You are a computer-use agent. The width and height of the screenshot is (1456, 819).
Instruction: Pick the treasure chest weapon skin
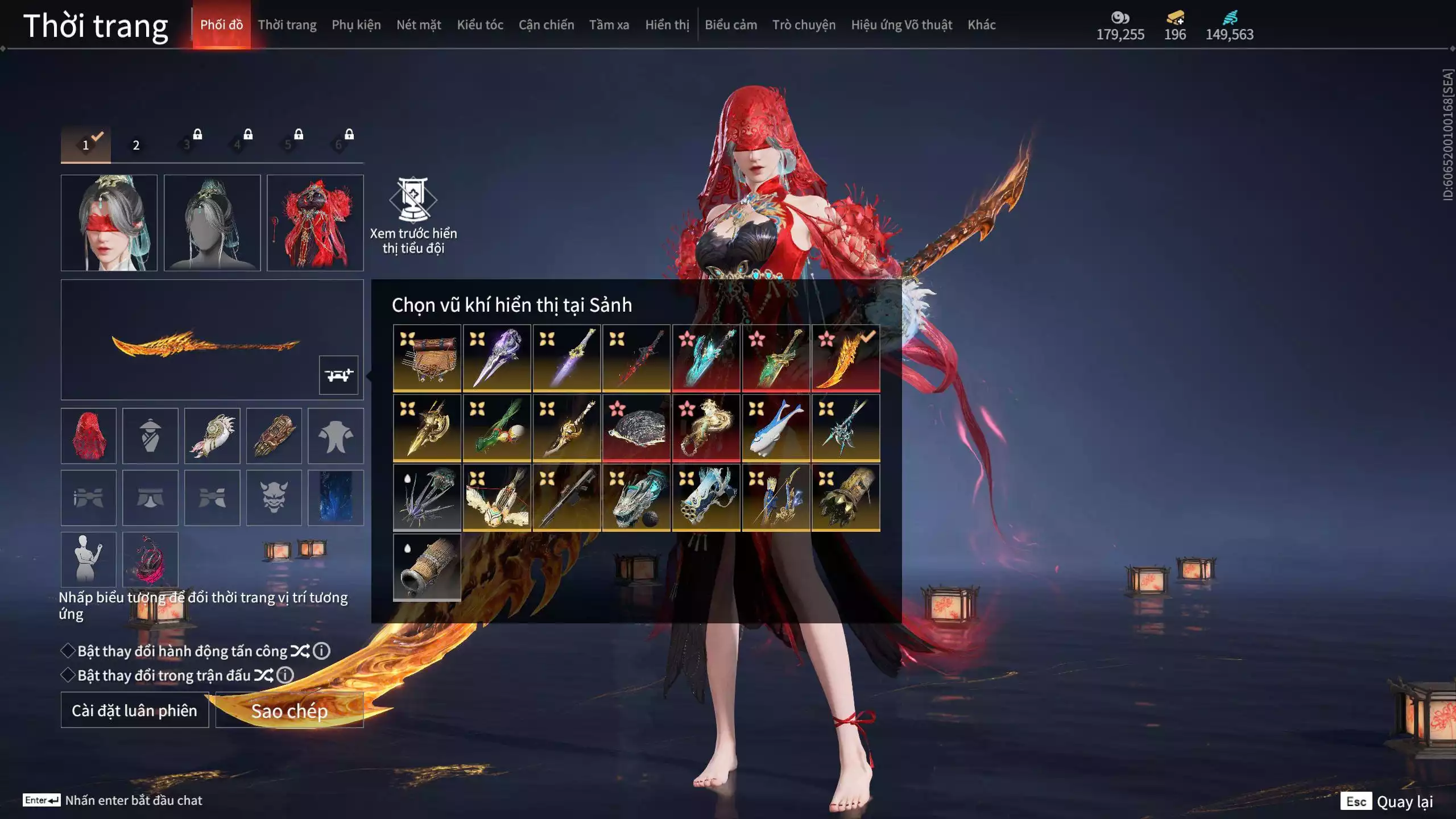427,358
